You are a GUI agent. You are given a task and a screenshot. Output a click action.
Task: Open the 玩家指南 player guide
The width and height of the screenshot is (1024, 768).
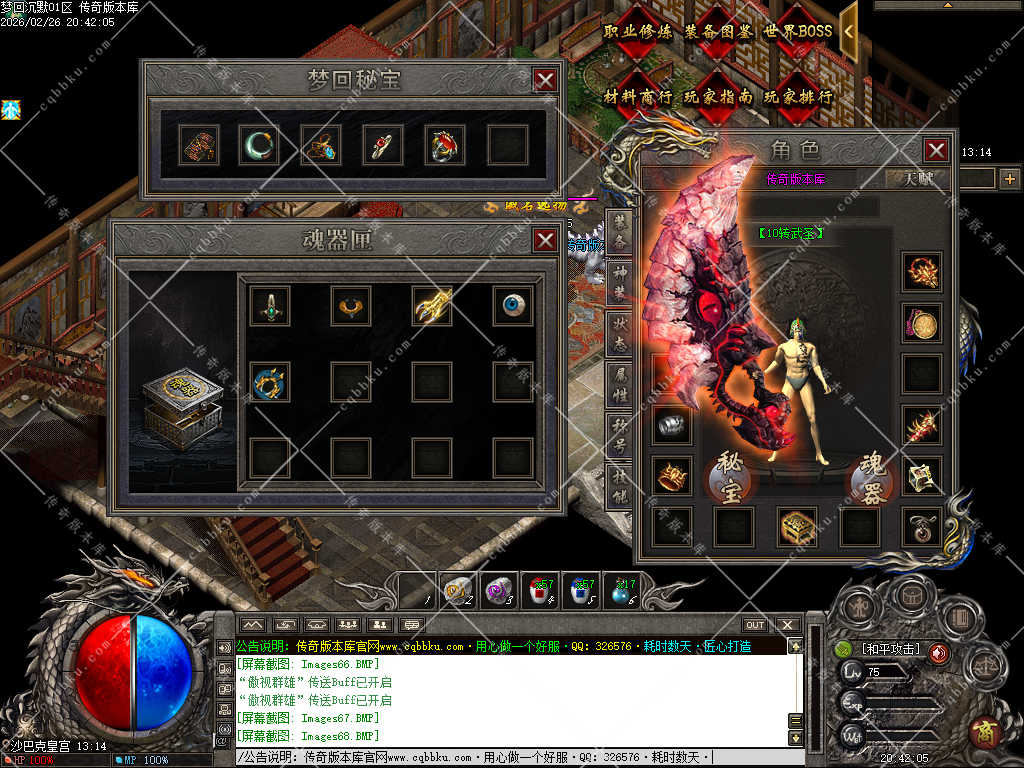pyautogui.click(x=719, y=97)
